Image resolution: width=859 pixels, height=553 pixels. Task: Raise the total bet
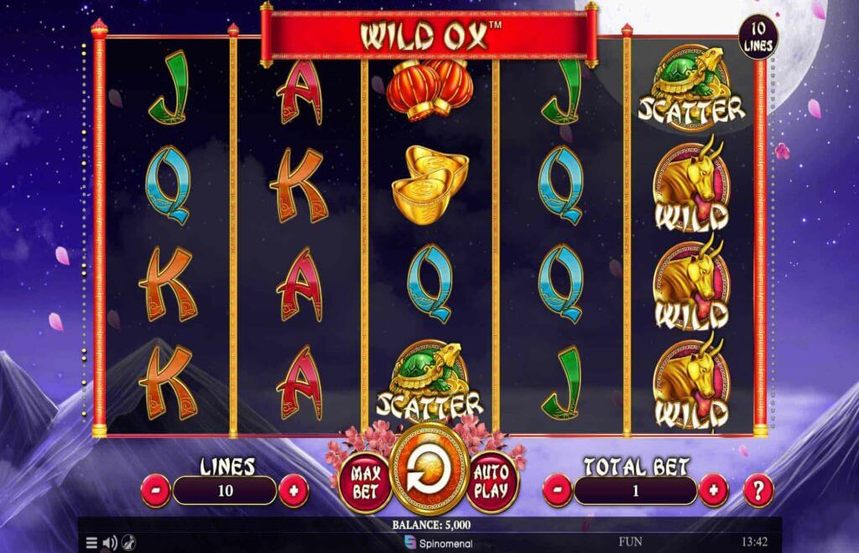tap(713, 491)
